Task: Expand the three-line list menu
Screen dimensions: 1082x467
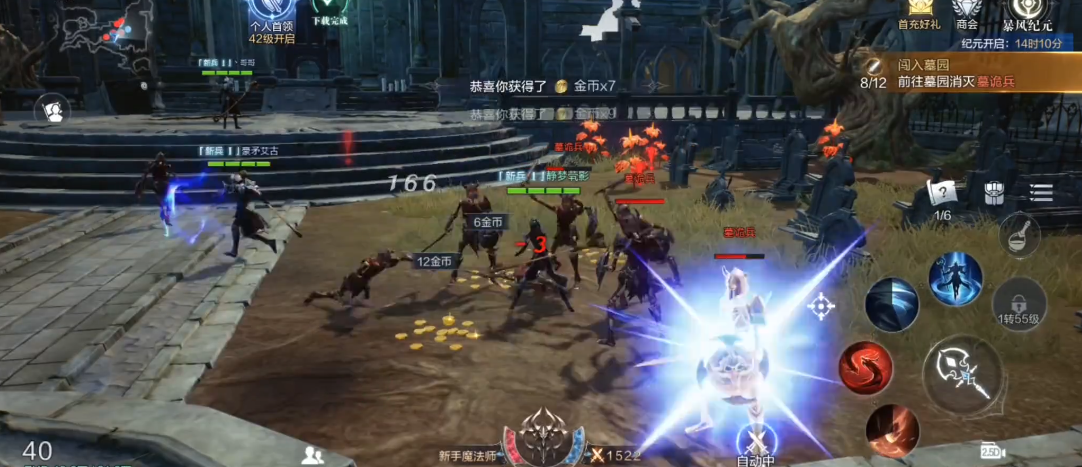Action: [1042, 191]
